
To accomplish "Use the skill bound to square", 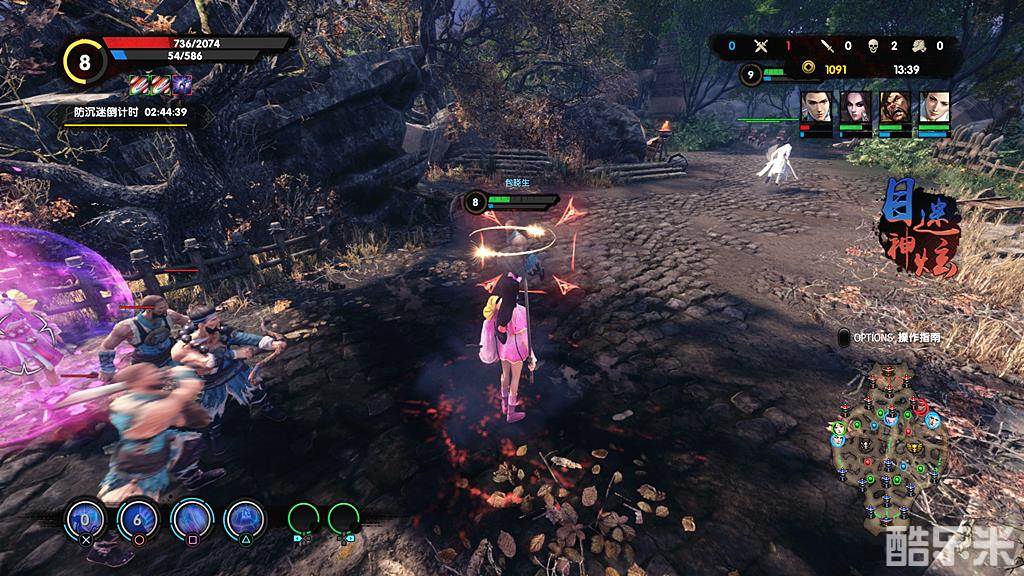I will [x=191, y=518].
